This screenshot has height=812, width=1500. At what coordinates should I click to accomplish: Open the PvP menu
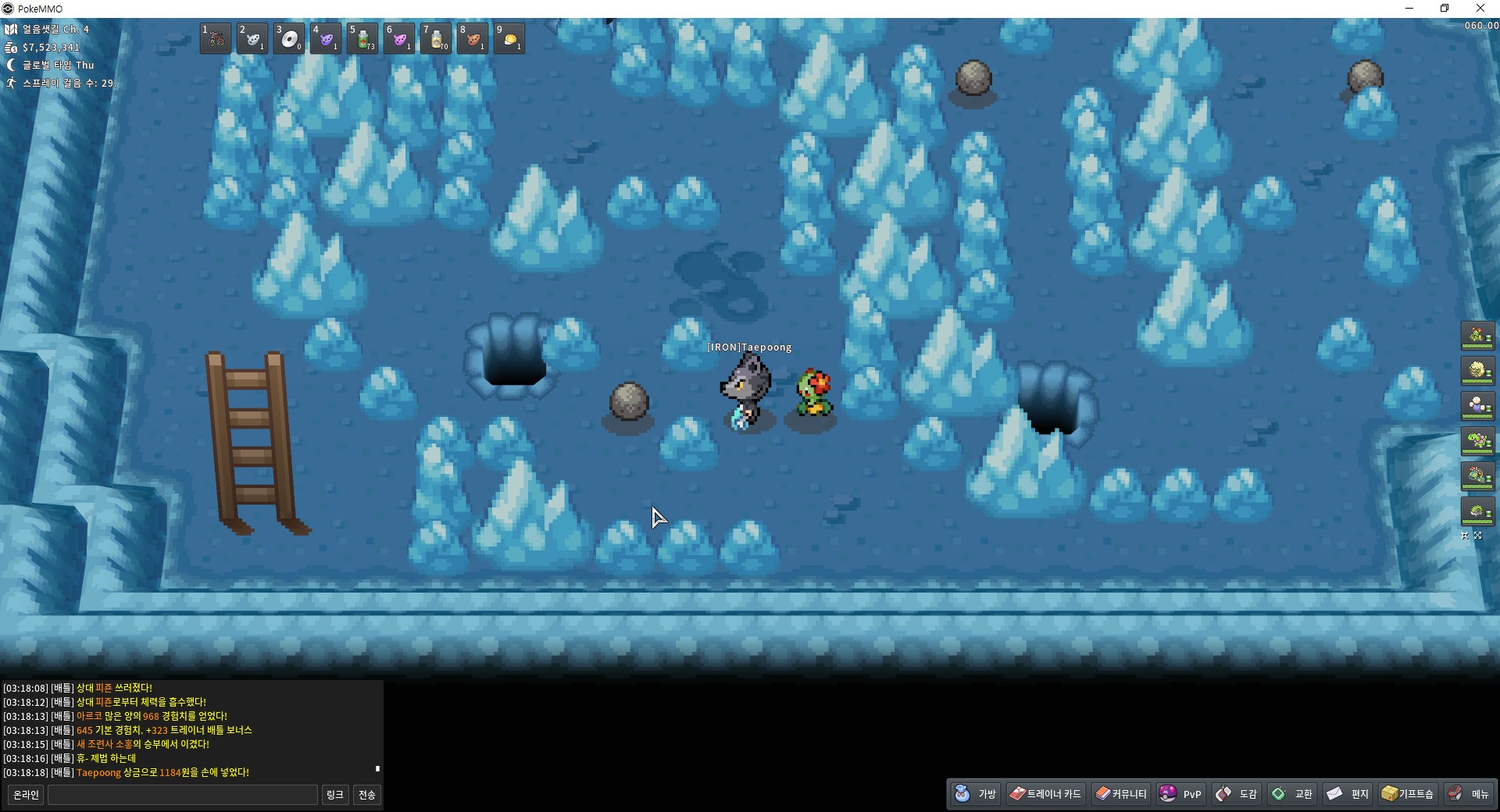click(x=1180, y=794)
